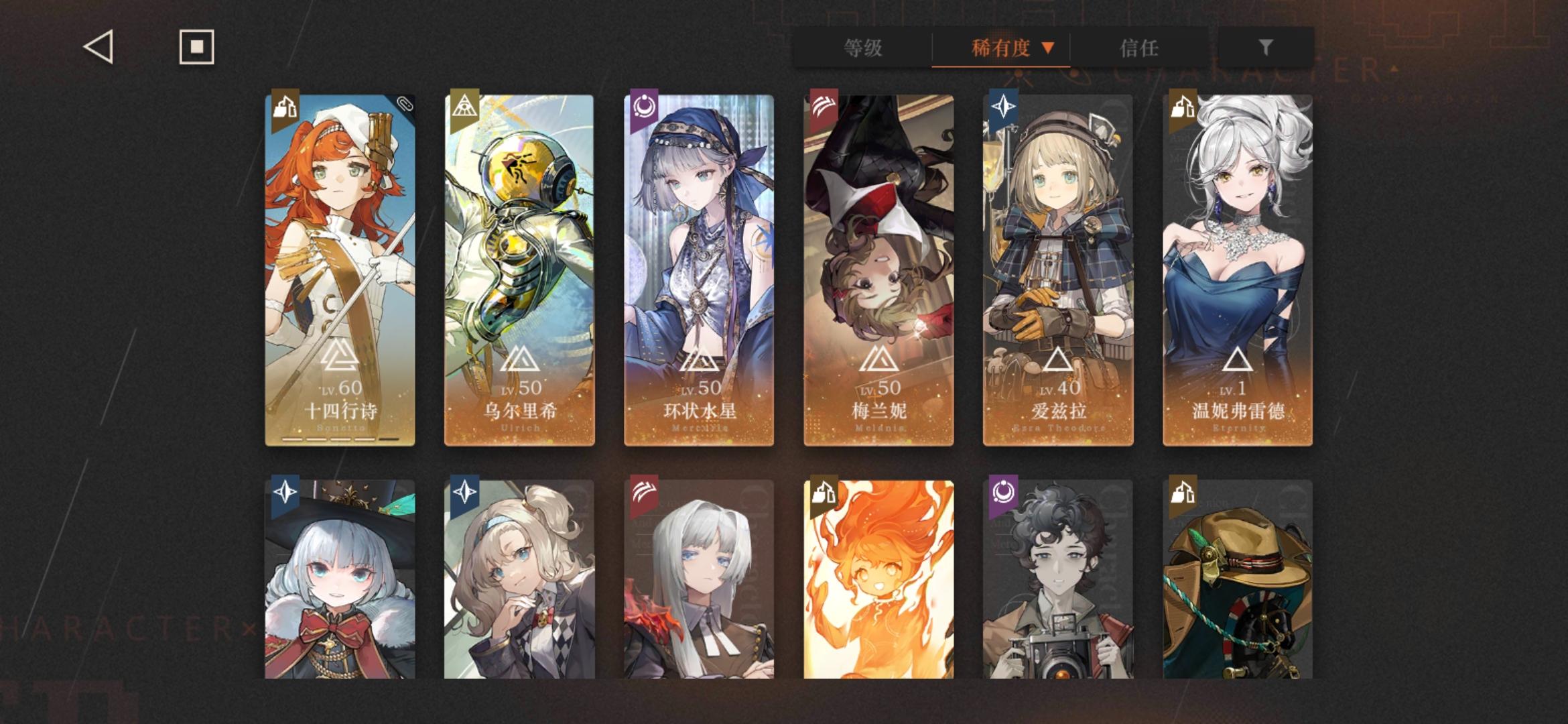Open the filter funnel icon

[x=1265, y=47]
